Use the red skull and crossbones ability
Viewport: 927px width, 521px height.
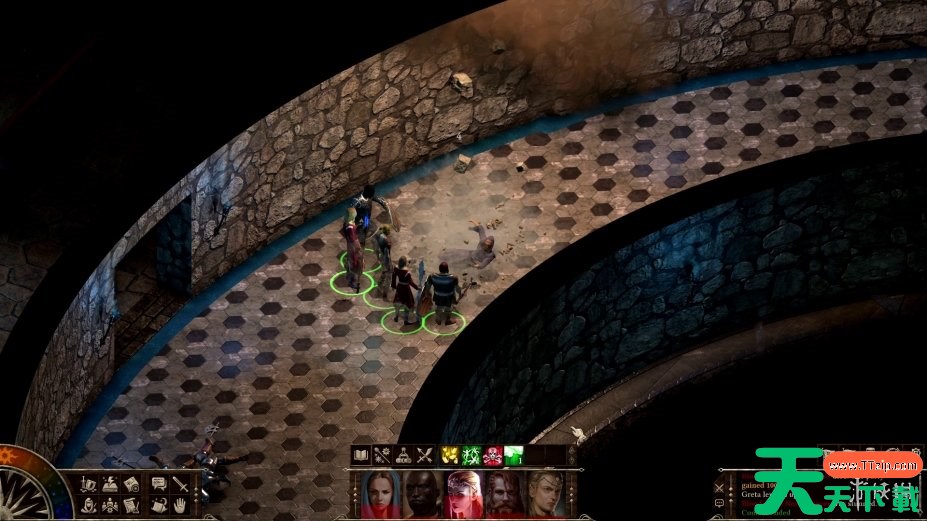[492, 456]
